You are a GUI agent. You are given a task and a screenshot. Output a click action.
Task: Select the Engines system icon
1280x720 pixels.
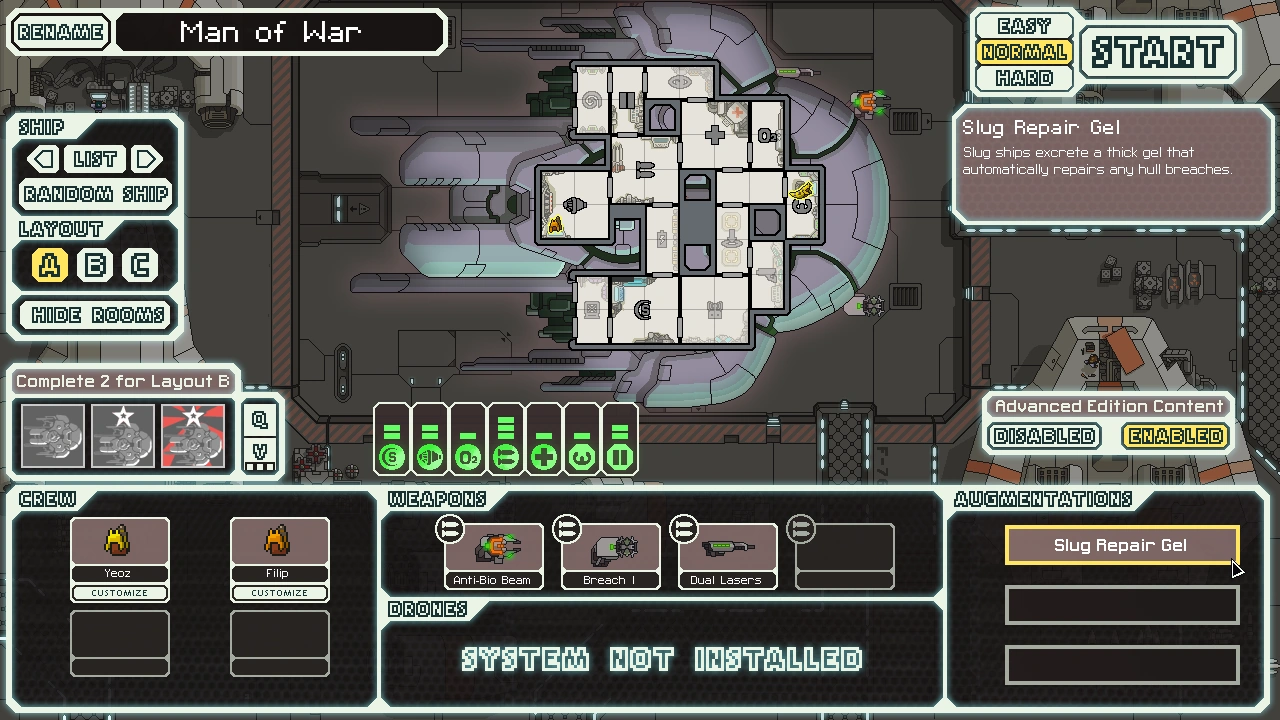pyautogui.click(x=430, y=455)
